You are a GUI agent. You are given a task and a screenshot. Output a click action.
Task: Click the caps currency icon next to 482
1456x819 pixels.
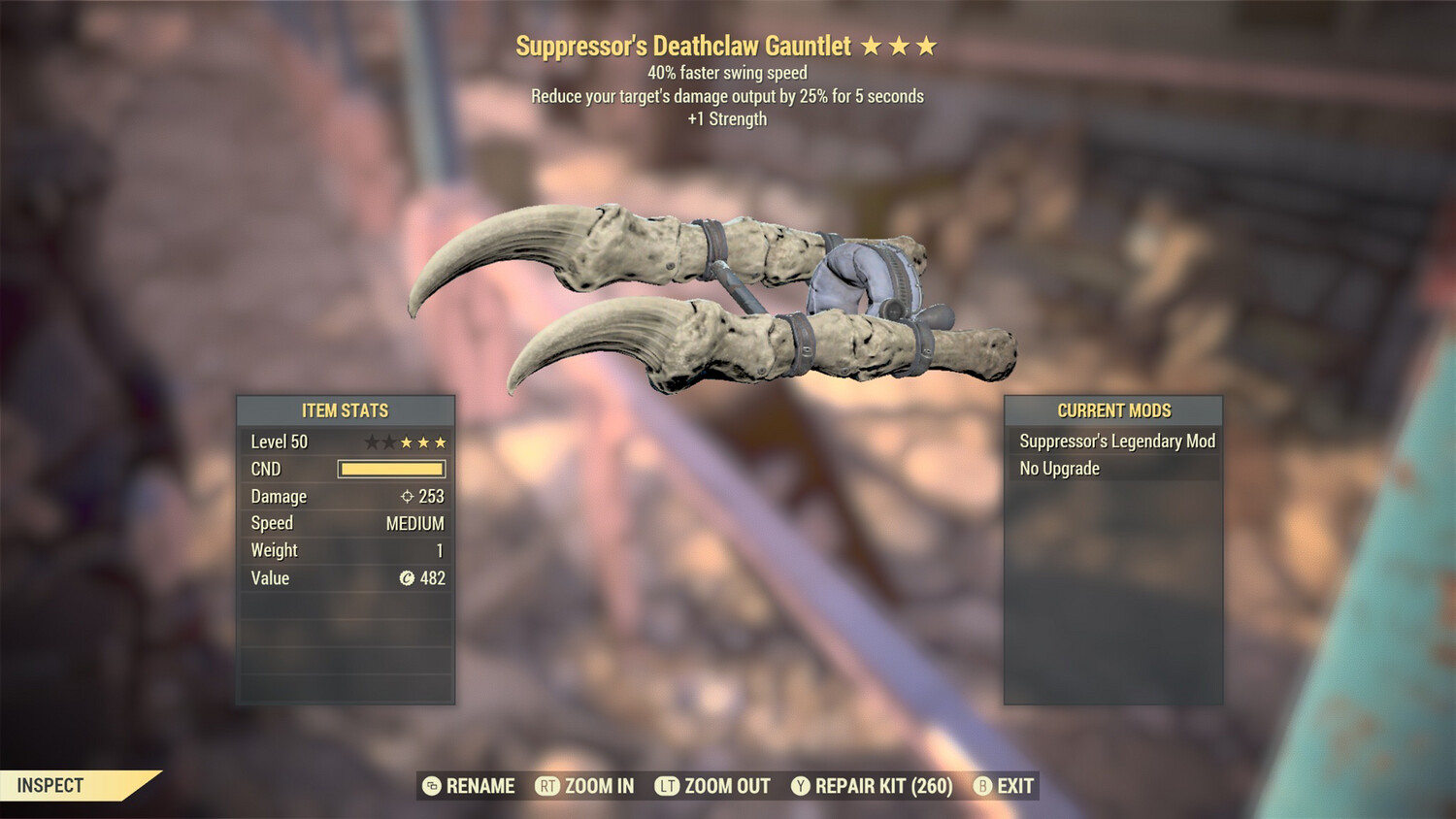click(409, 578)
